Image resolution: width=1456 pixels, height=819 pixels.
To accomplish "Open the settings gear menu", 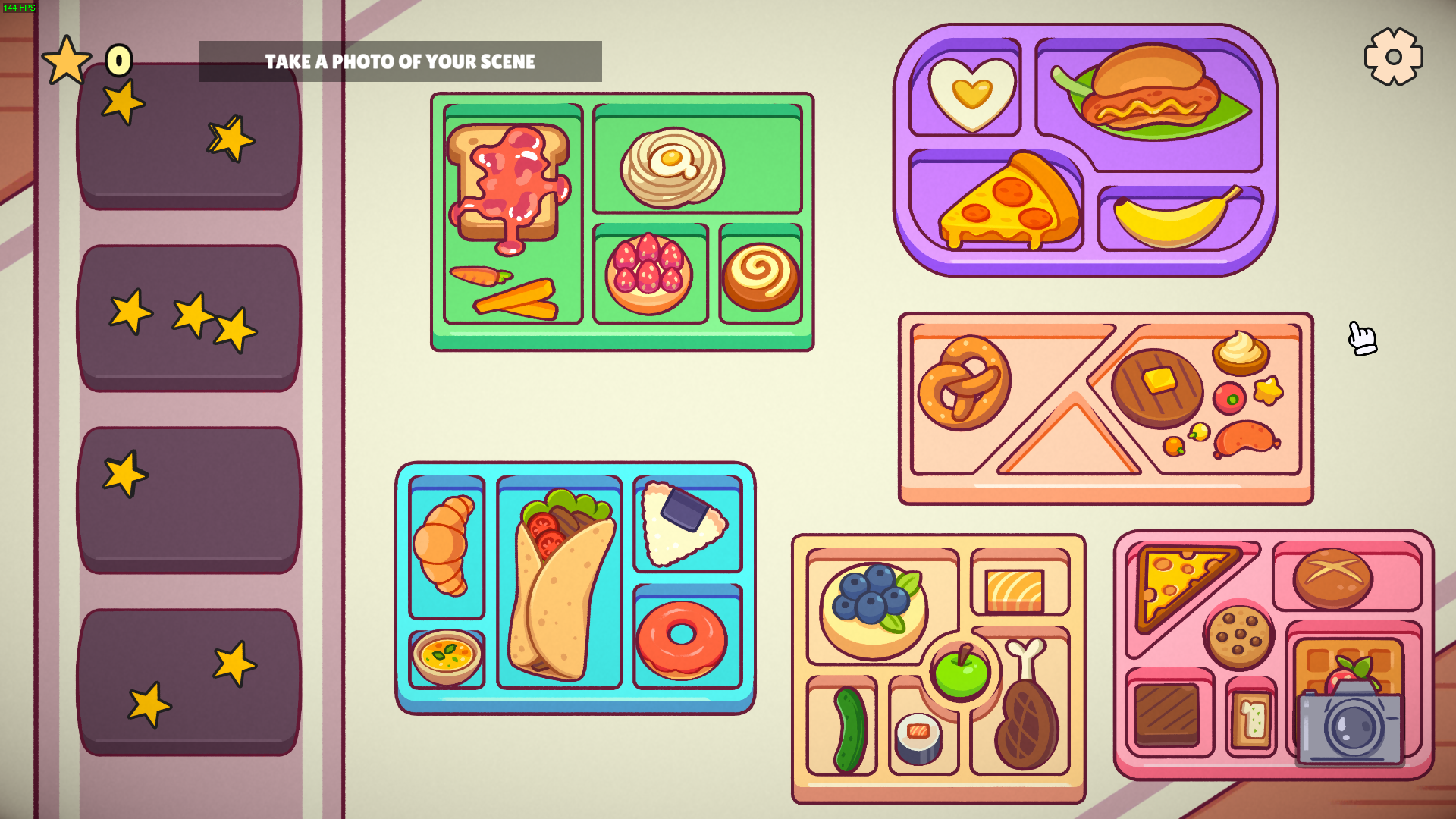I will pyautogui.click(x=1393, y=57).
